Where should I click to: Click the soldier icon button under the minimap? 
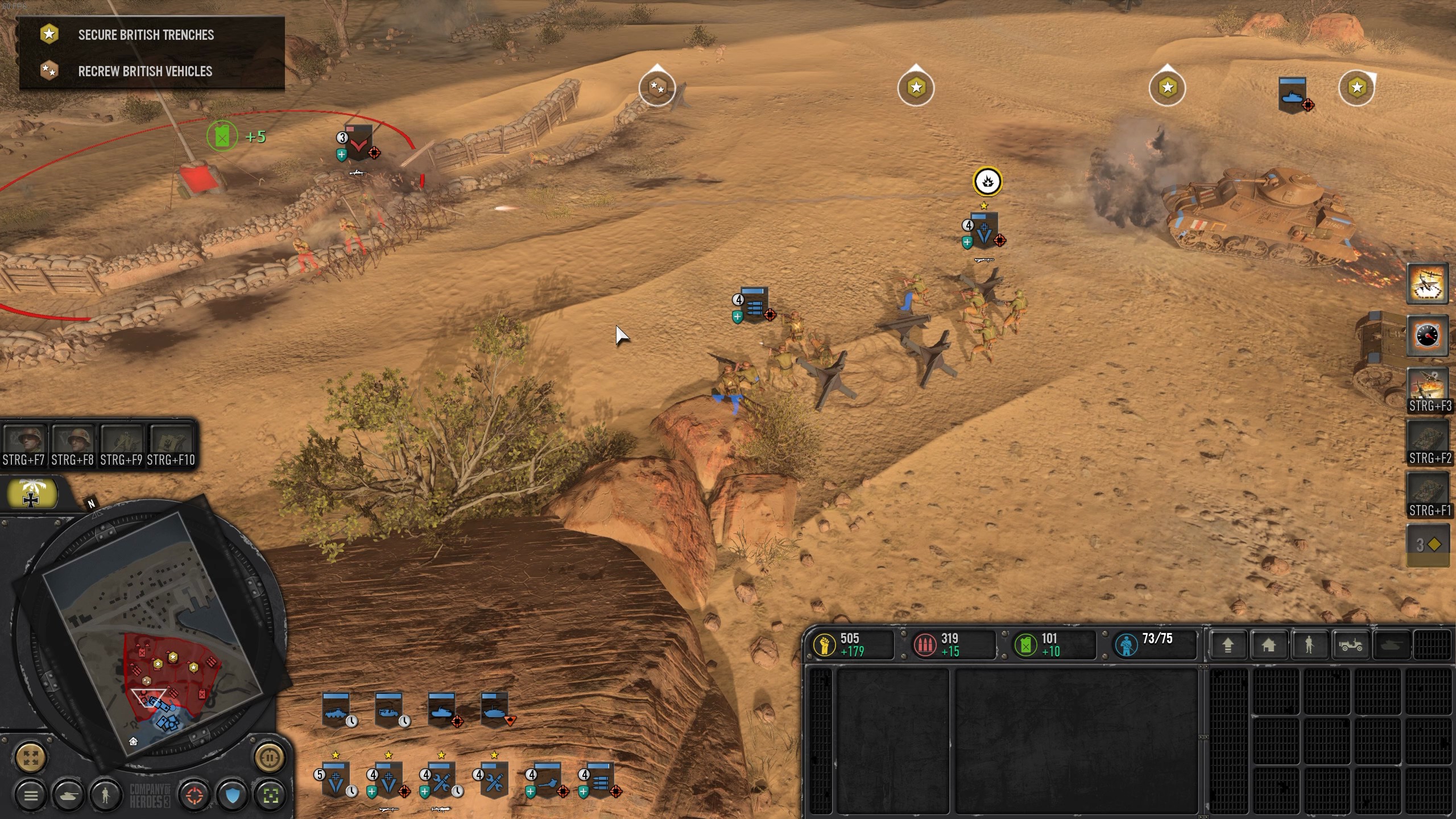click(105, 795)
